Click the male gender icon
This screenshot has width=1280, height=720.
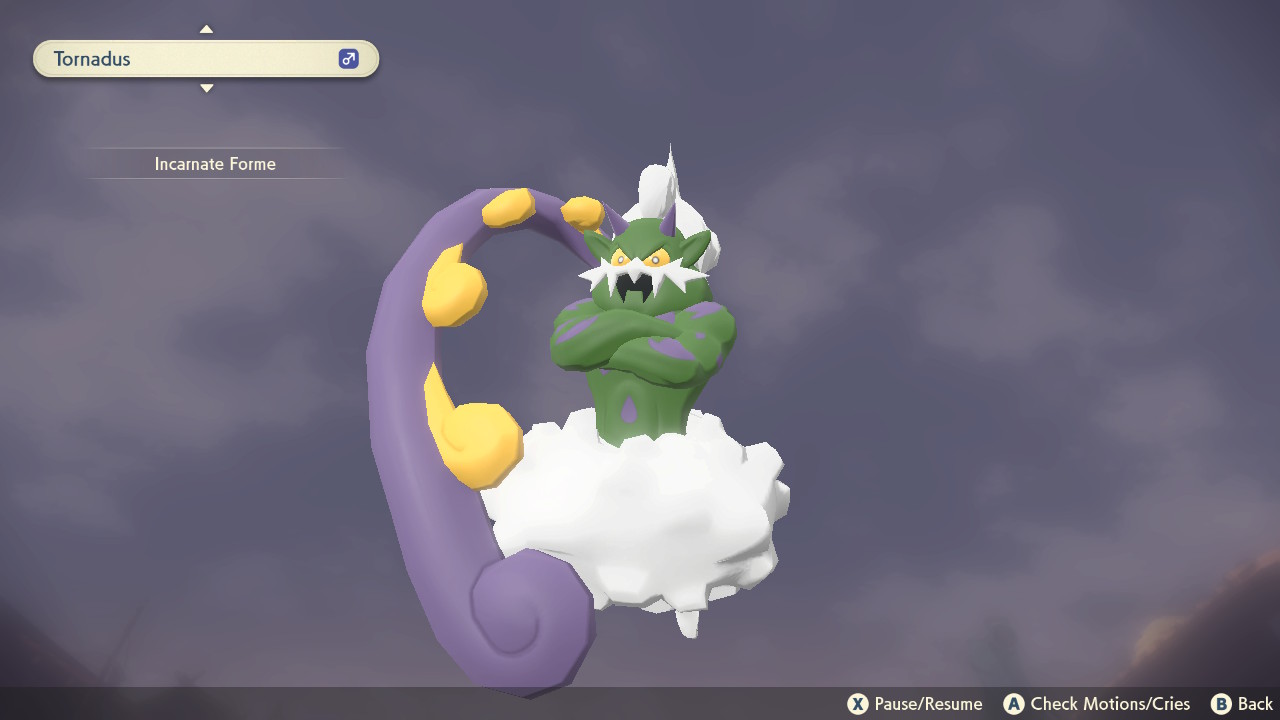tap(348, 59)
